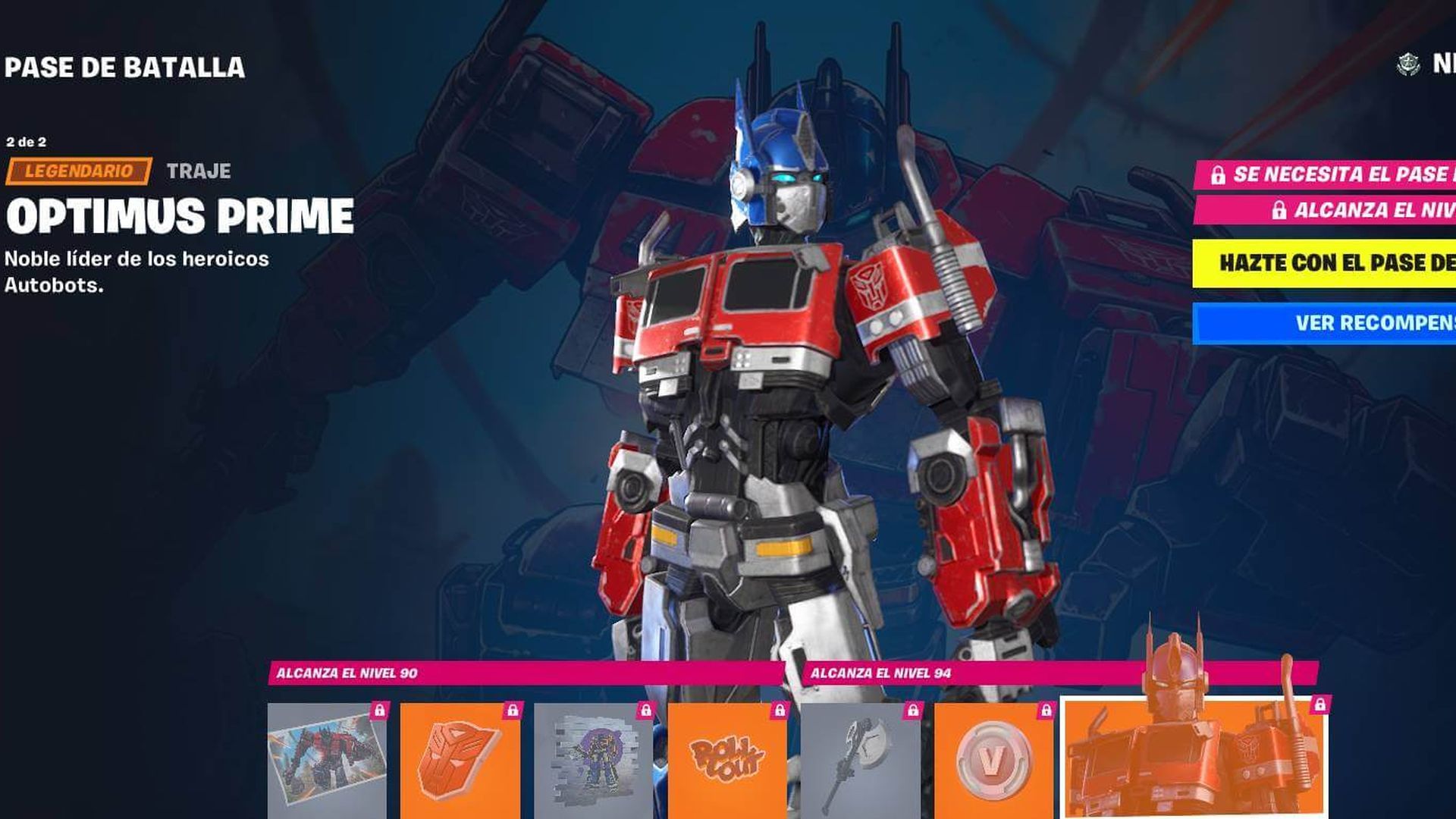
Task: Select the LEGENDARIO rarity label
Action: coord(76,173)
